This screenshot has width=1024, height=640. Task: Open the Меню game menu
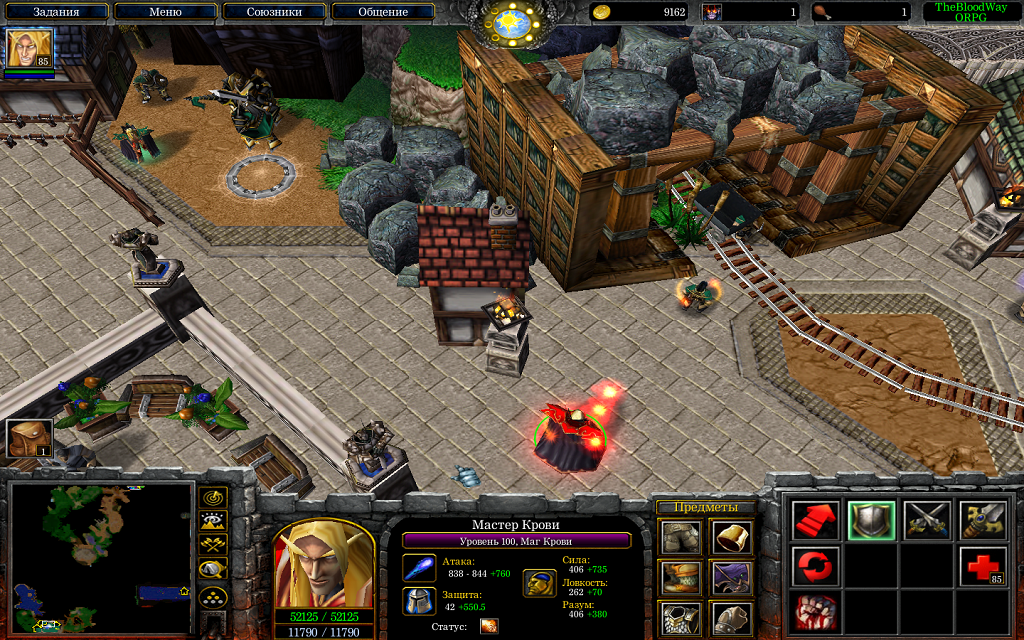[x=165, y=12]
